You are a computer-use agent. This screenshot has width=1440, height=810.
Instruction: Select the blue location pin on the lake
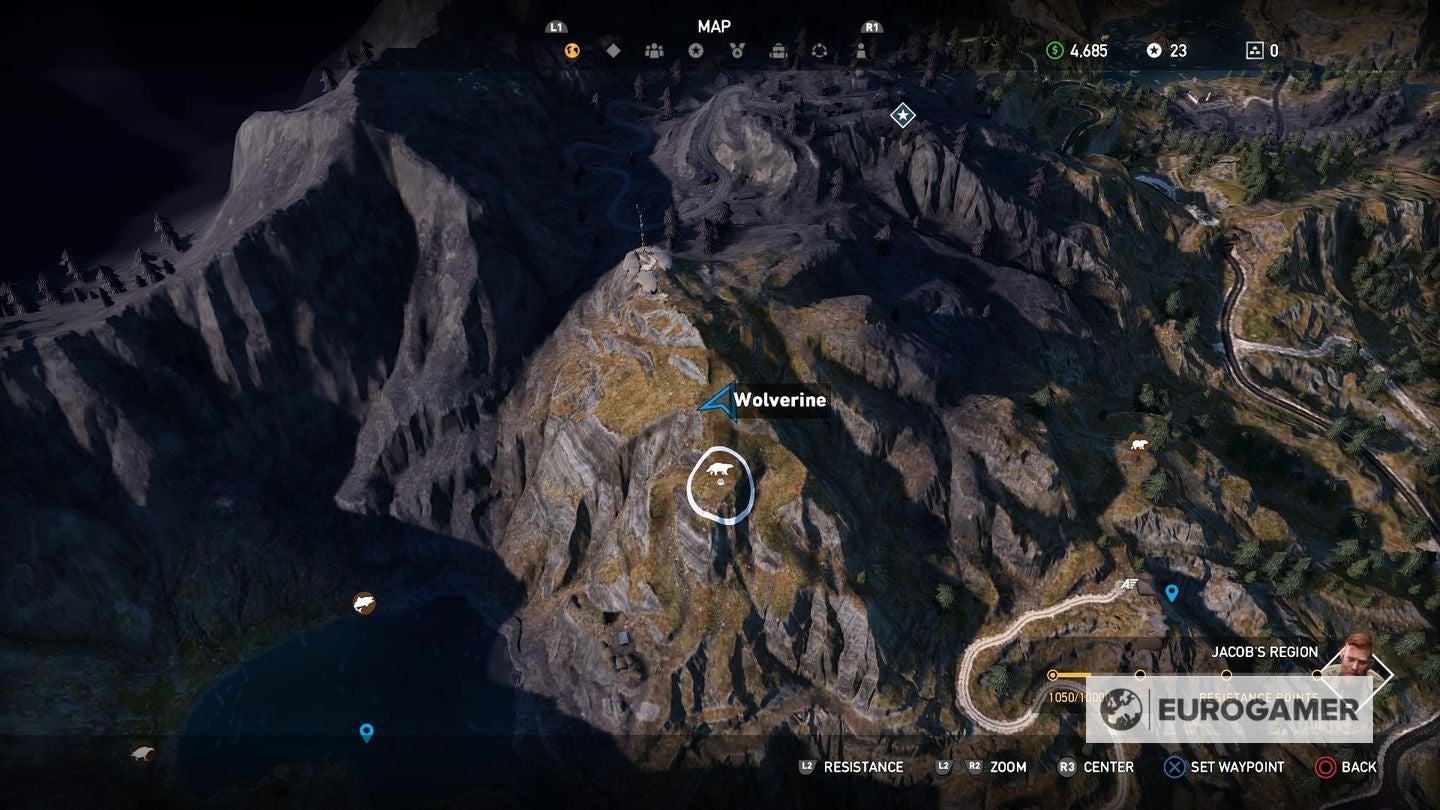click(366, 732)
